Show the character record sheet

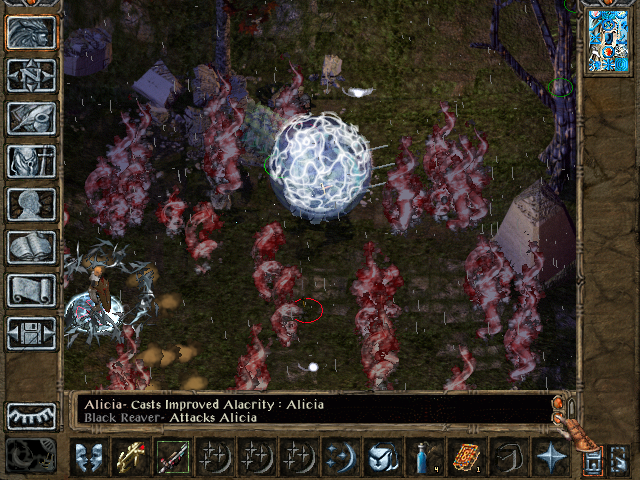pyautogui.click(x=32, y=204)
